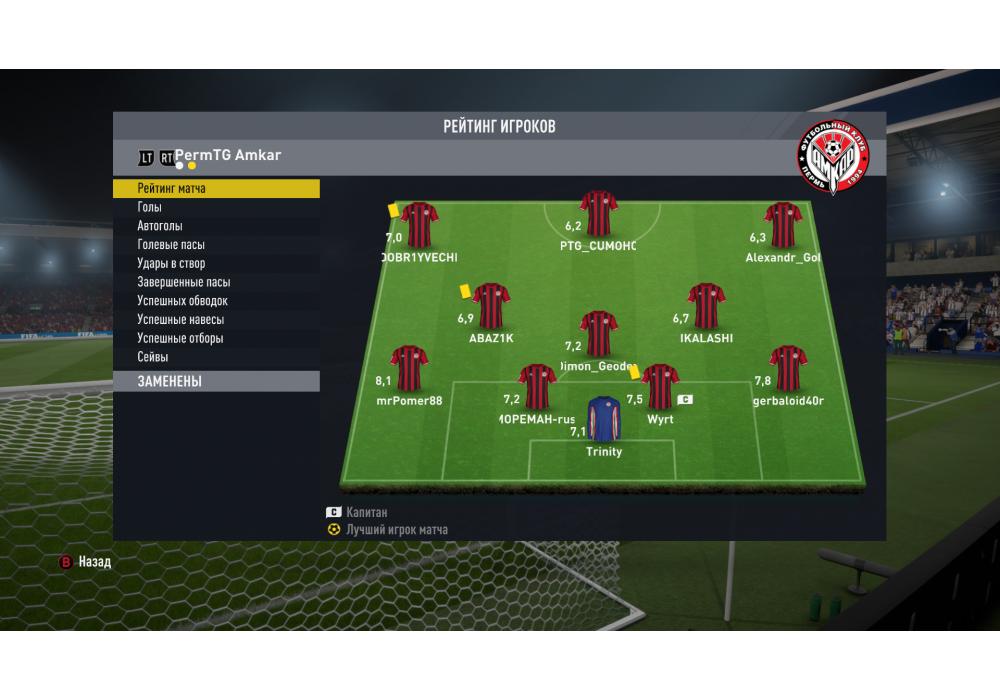Select goalkeeper Trinity on the pitch
Screen dimensions: 1000x700
603,419
